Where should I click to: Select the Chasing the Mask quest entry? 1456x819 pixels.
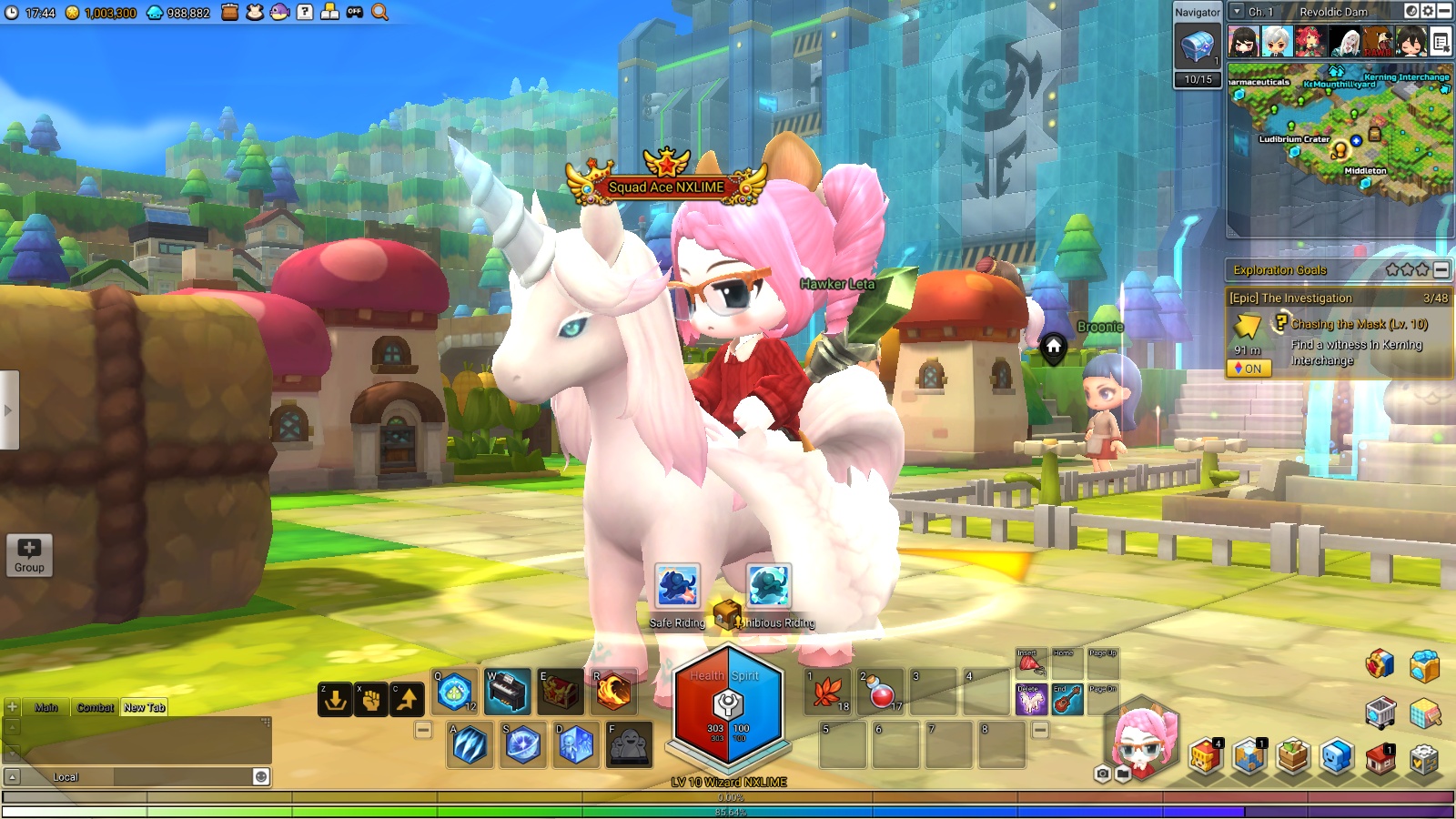[1359, 324]
